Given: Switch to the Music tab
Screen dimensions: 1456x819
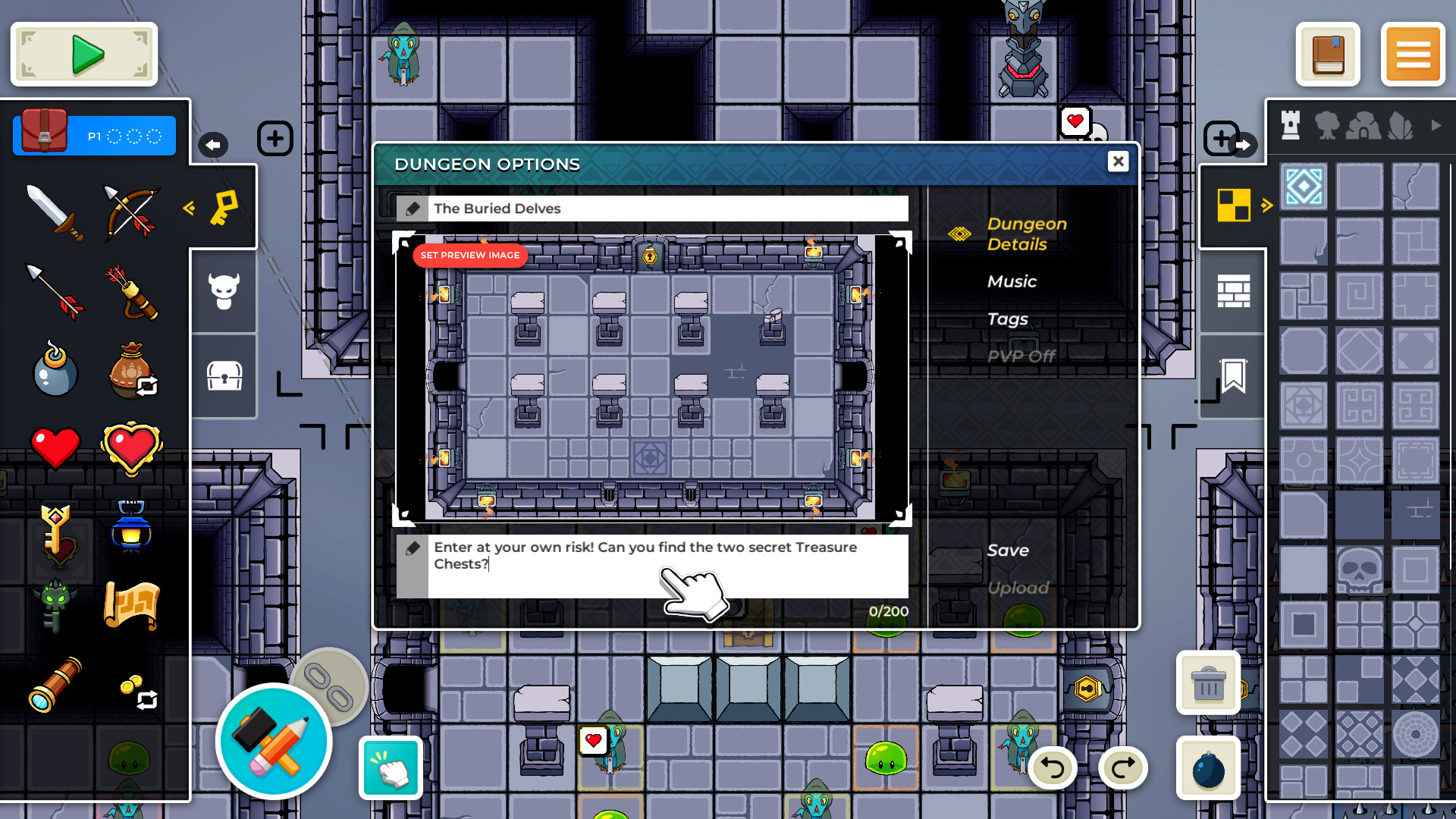Looking at the screenshot, I should point(1012,281).
